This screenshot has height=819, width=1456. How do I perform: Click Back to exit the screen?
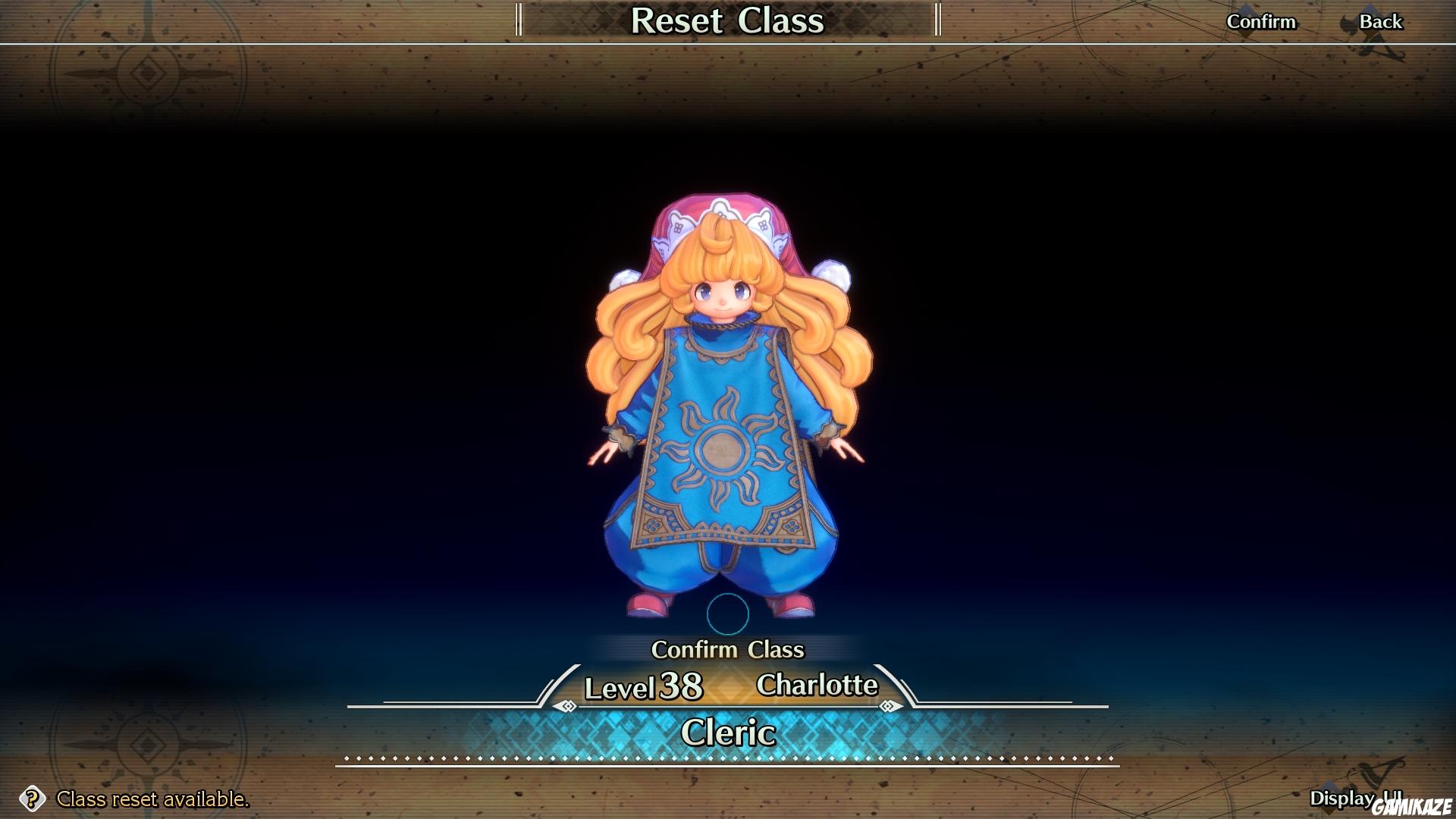(1381, 21)
